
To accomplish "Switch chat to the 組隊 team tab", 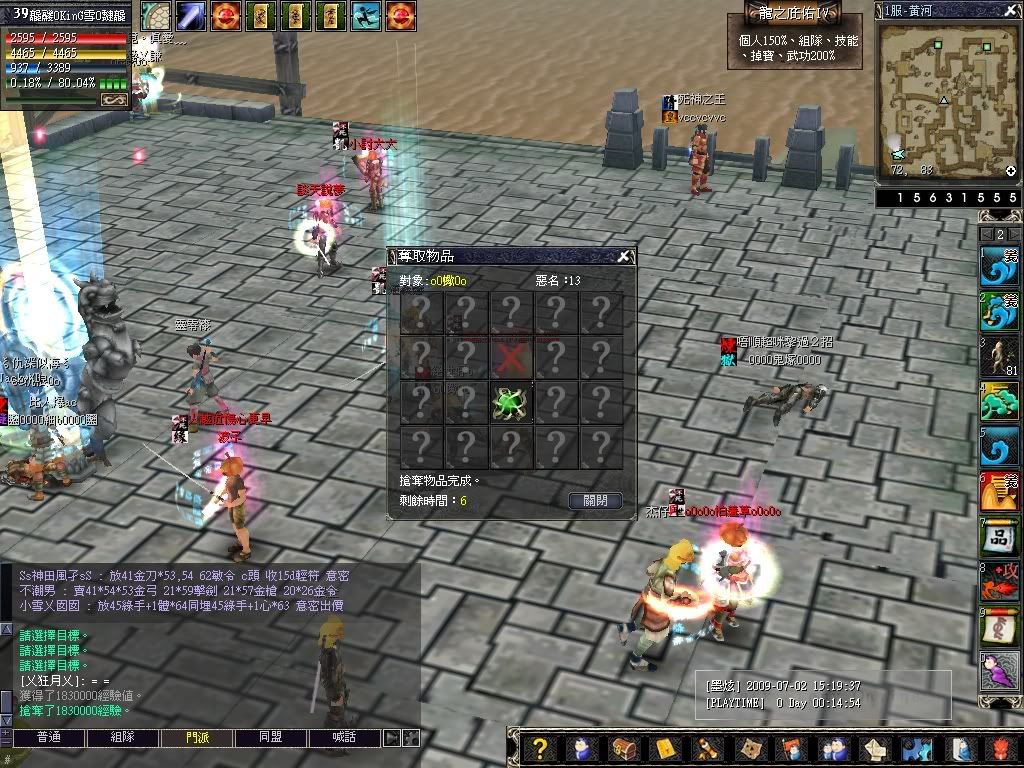I will coord(122,738).
